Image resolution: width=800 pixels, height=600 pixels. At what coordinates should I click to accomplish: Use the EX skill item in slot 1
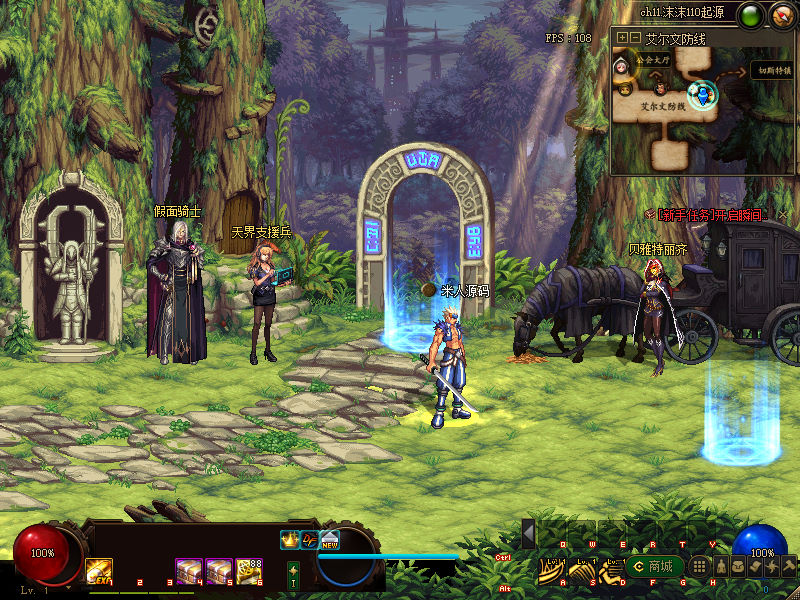pyautogui.click(x=98, y=571)
